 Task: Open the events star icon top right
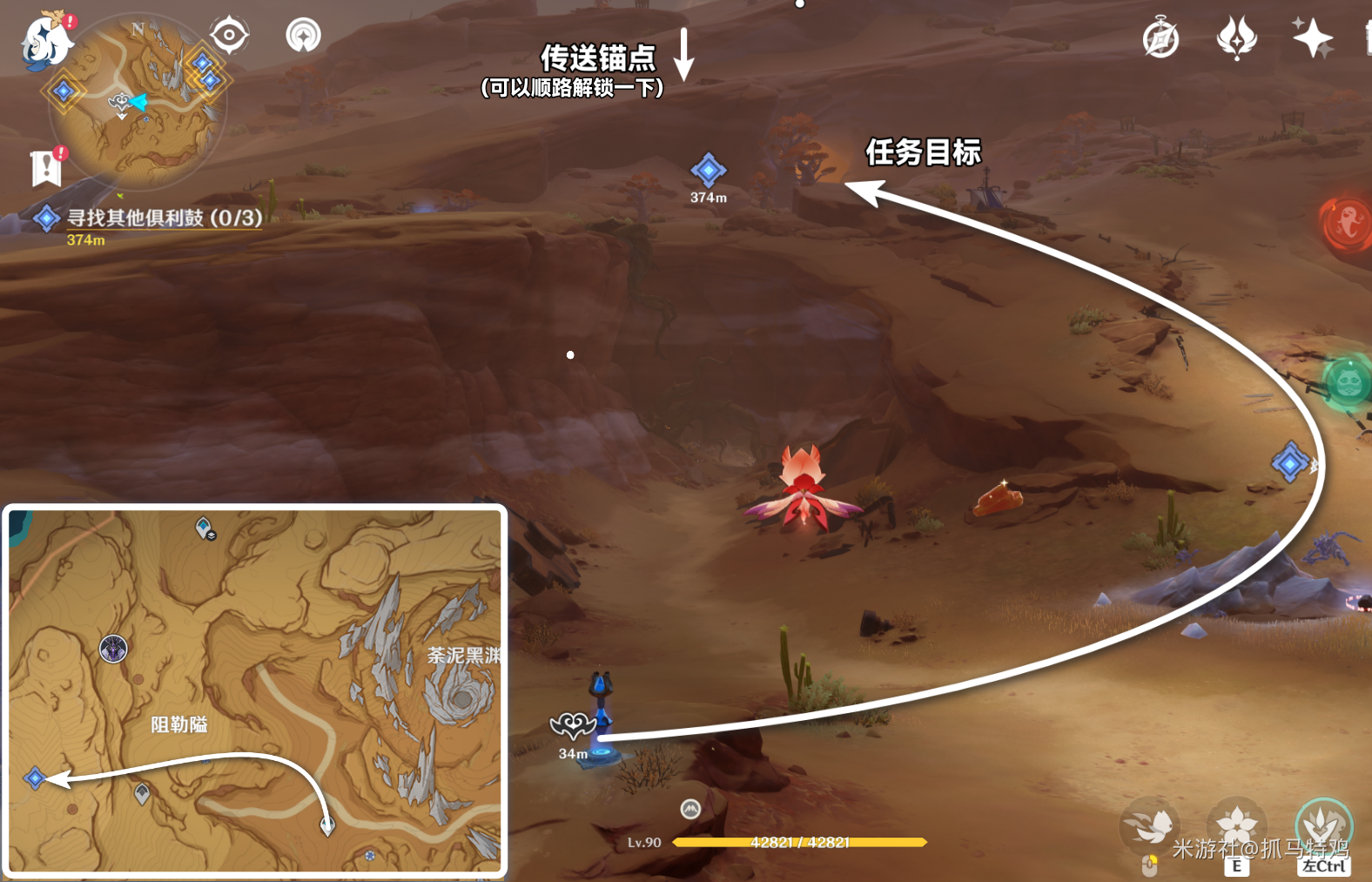click(x=1311, y=36)
